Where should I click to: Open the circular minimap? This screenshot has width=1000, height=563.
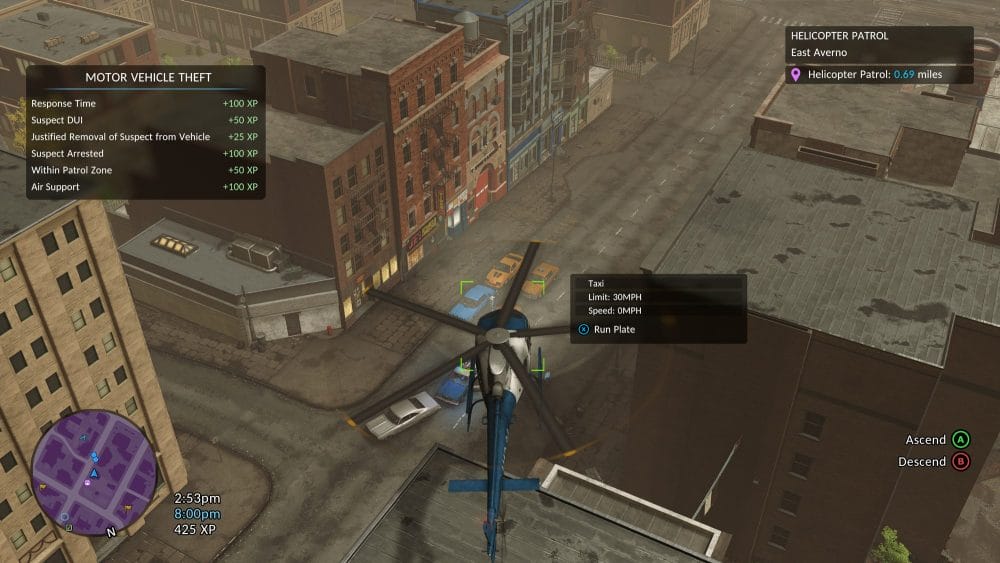[x=94, y=472]
